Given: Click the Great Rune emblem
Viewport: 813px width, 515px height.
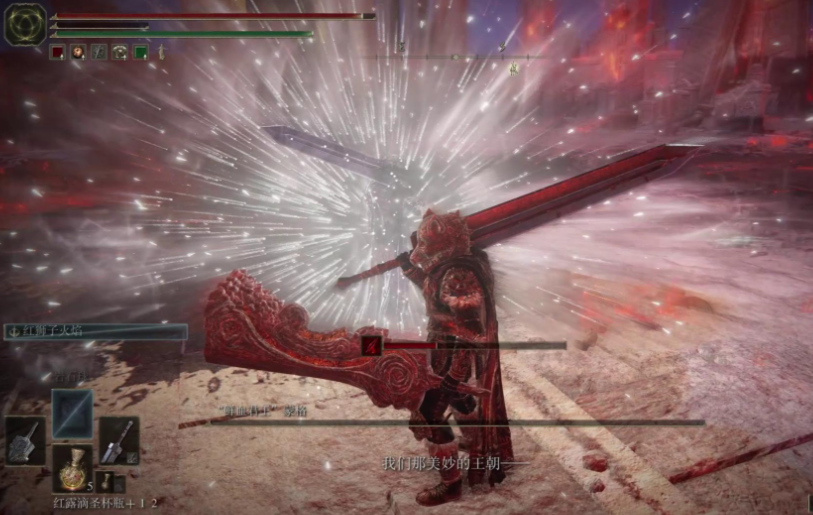Looking at the screenshot, I should point(24,24).
